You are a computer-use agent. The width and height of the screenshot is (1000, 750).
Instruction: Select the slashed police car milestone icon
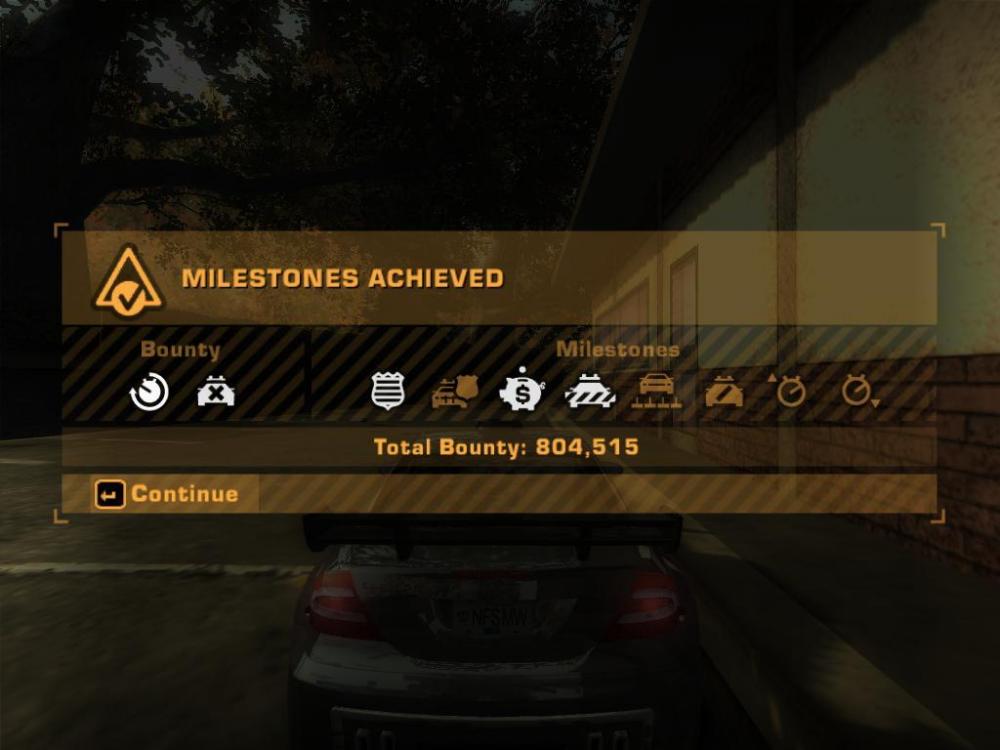(x=724, y=391)
